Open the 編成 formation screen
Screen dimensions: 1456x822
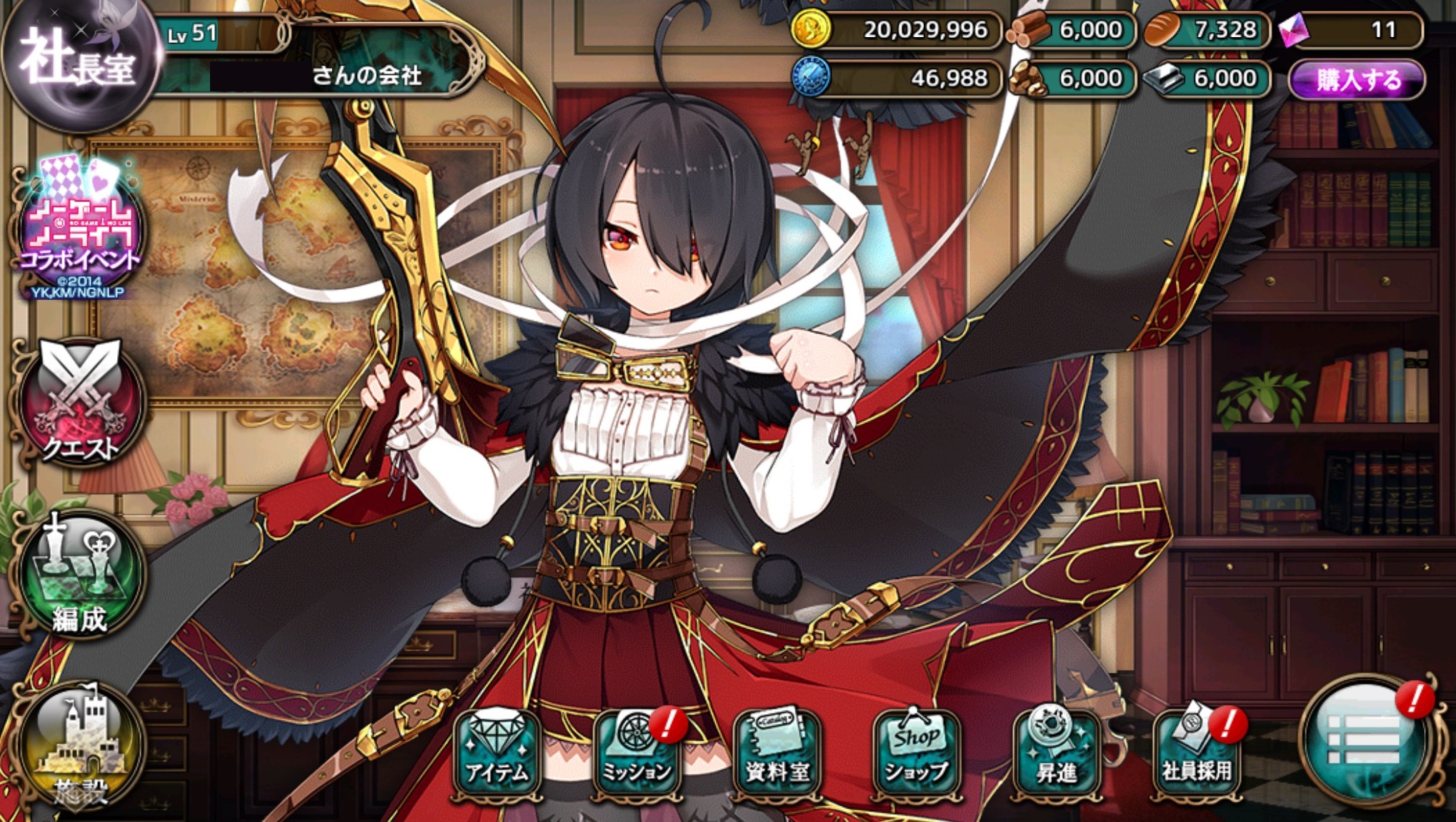81,575
